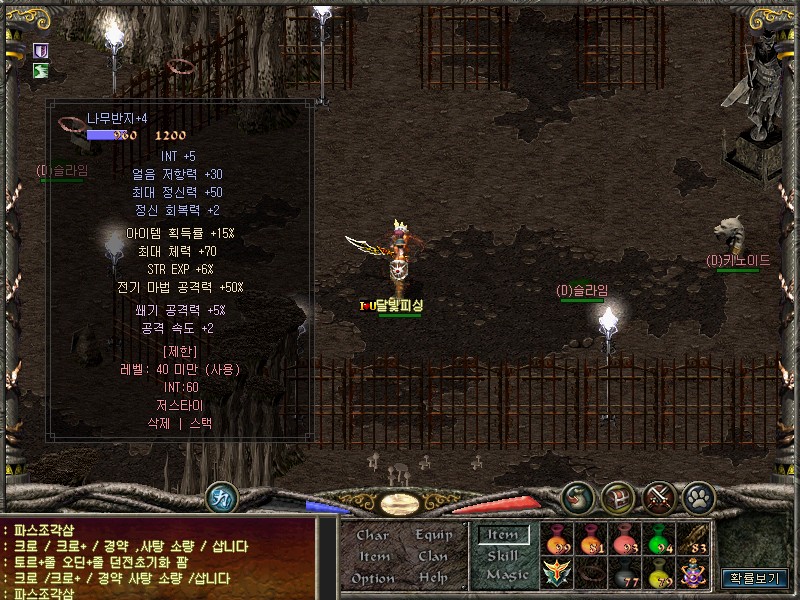Open the Equip menu

tap(433, 535)
